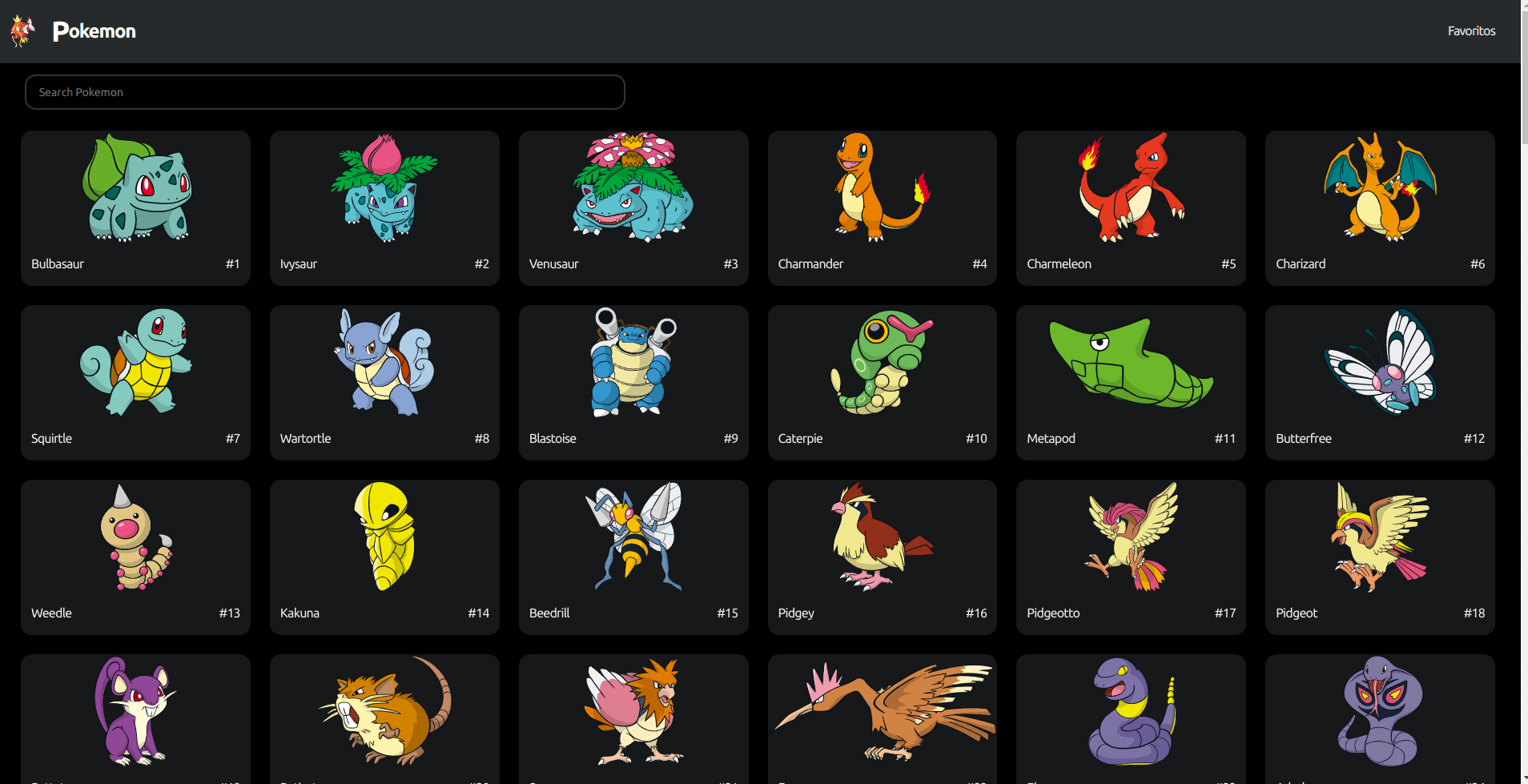Click the Pokemon logo sprite icon
The height and width of the screenshot is (784, 1528).
click(x=22, y=30)
